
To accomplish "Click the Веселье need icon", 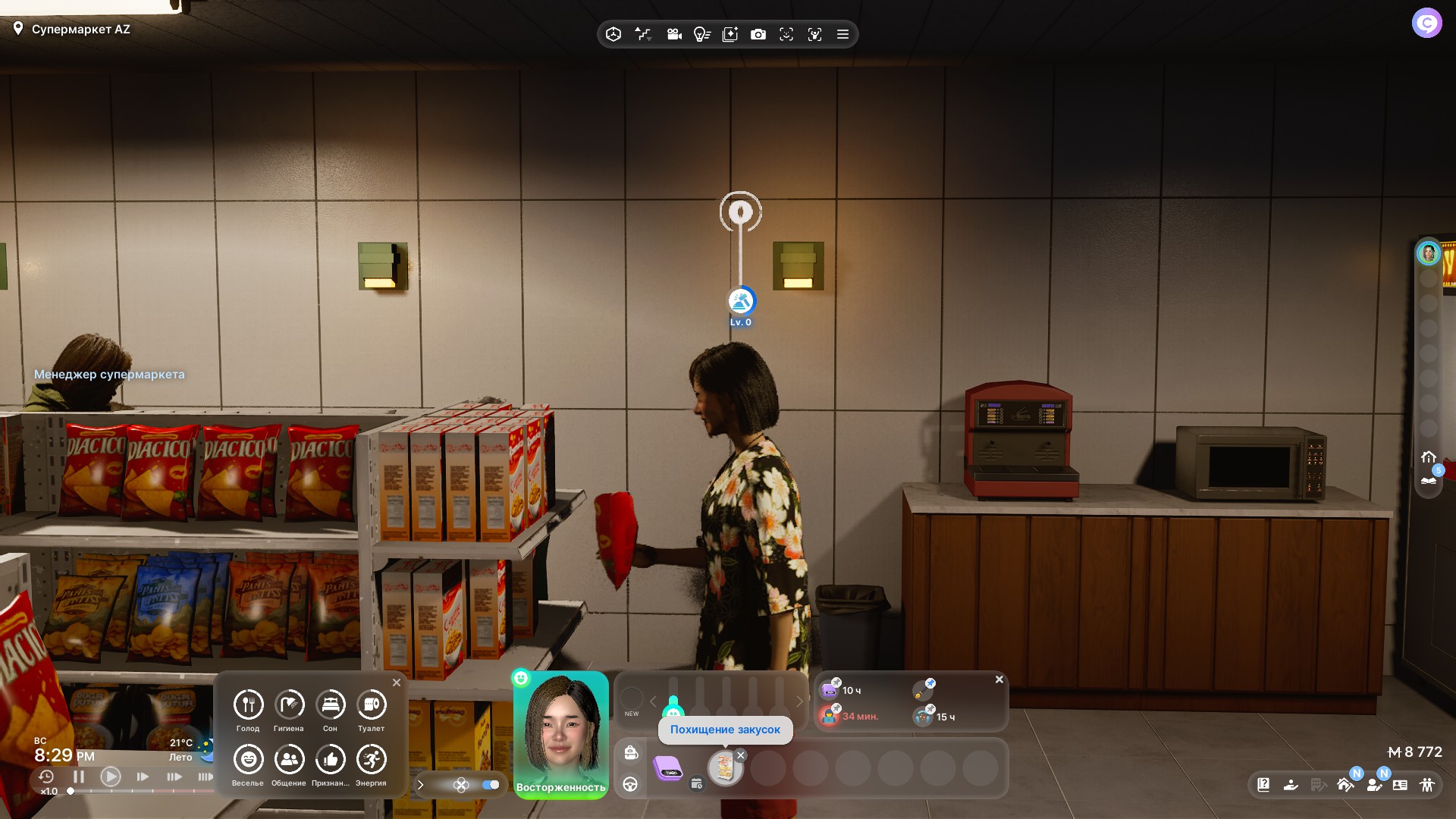I will pyautogui.click(x=248, y=760).
